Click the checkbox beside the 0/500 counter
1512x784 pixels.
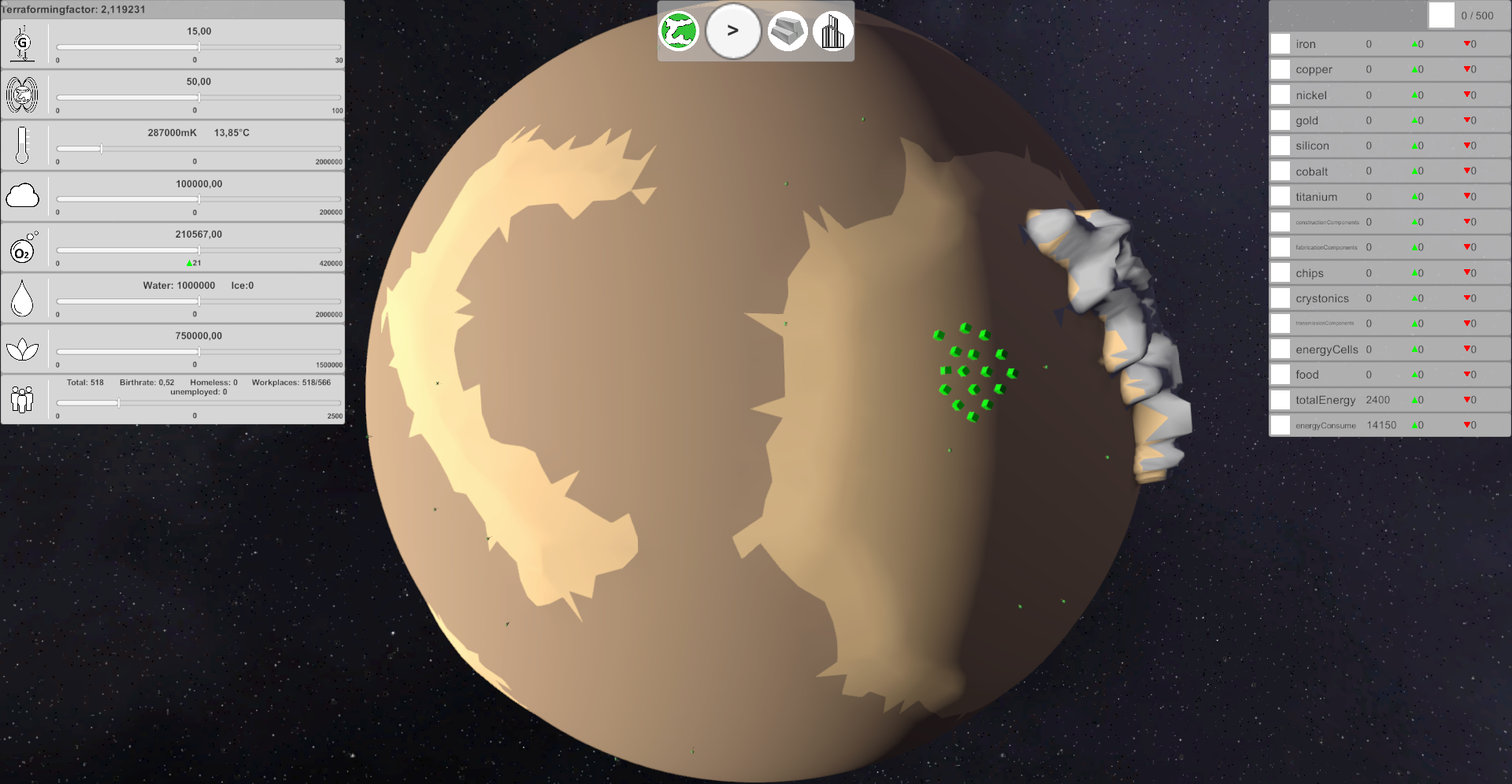coord(1441,15)
